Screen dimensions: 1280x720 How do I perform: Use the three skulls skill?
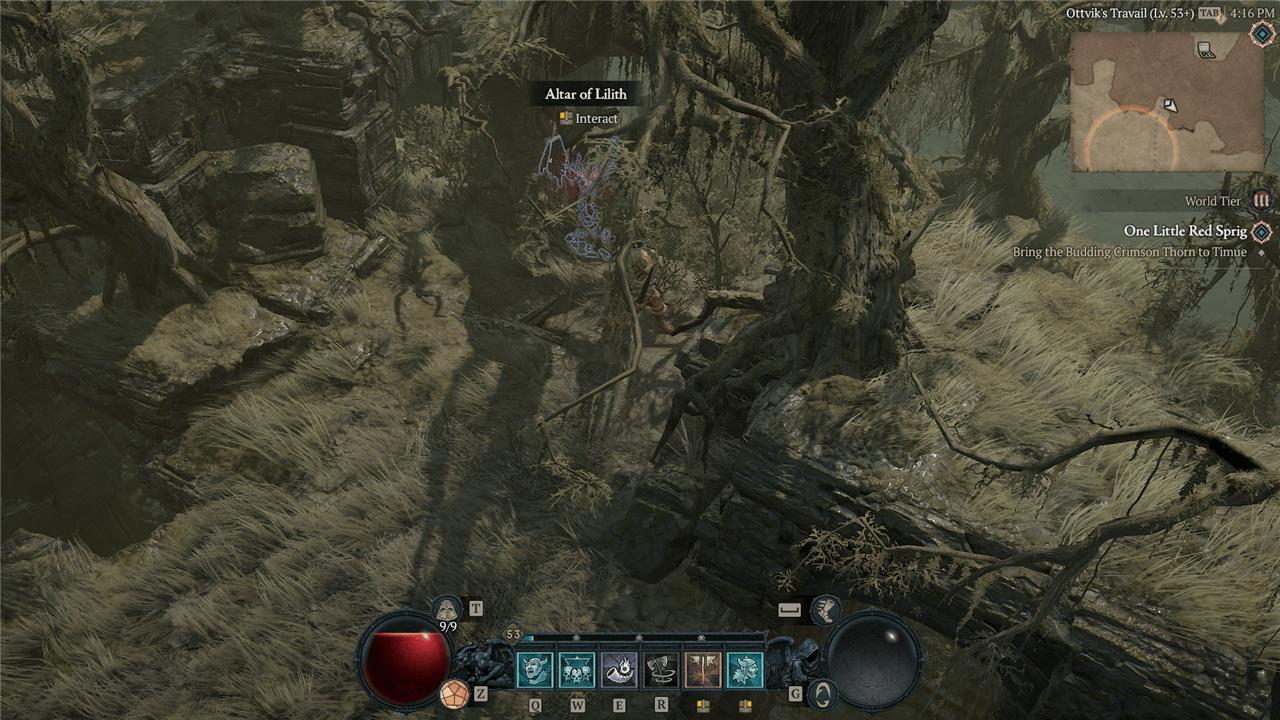576,670
